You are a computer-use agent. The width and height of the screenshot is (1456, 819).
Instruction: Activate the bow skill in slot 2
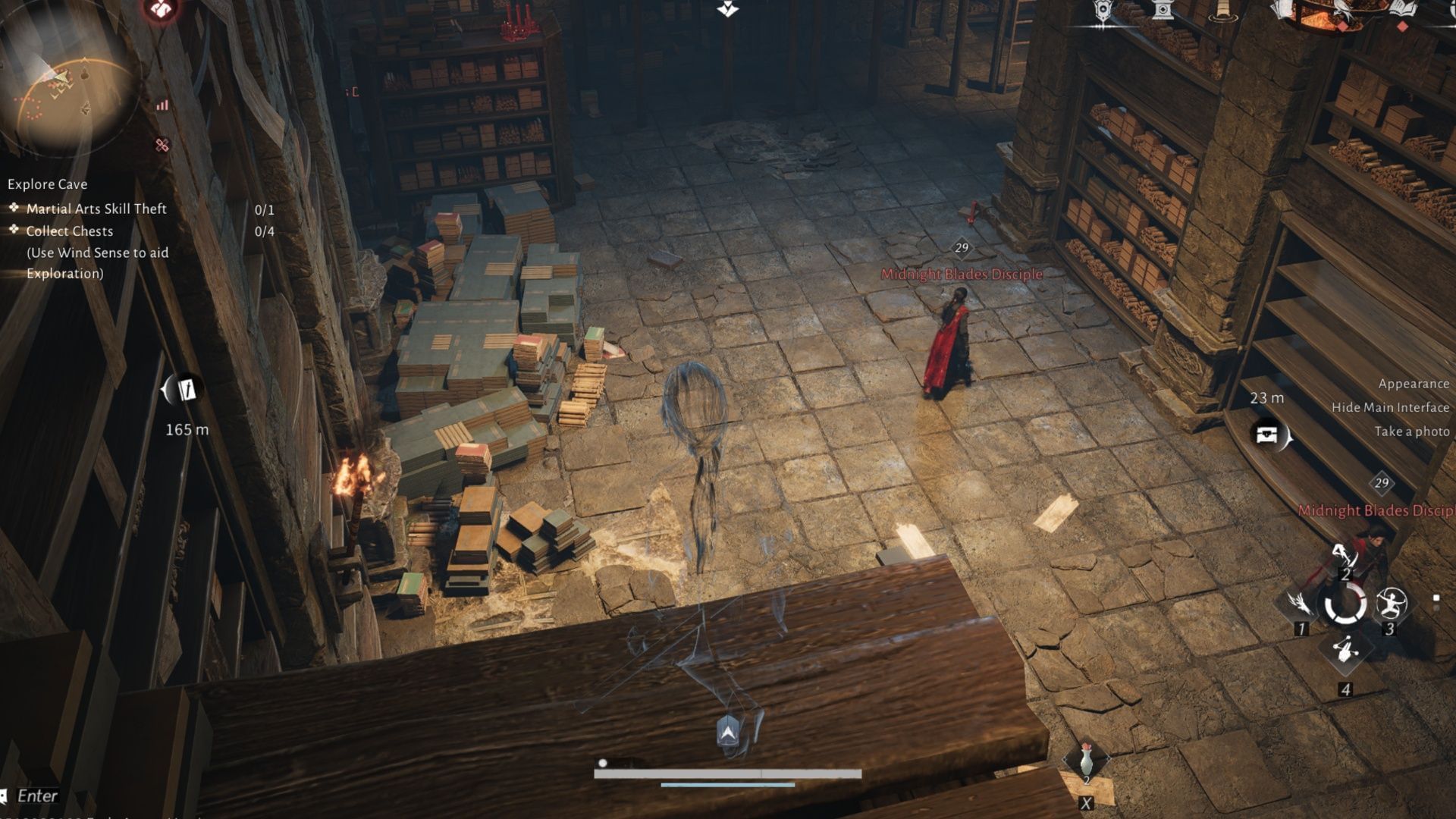click(1345, 556)
